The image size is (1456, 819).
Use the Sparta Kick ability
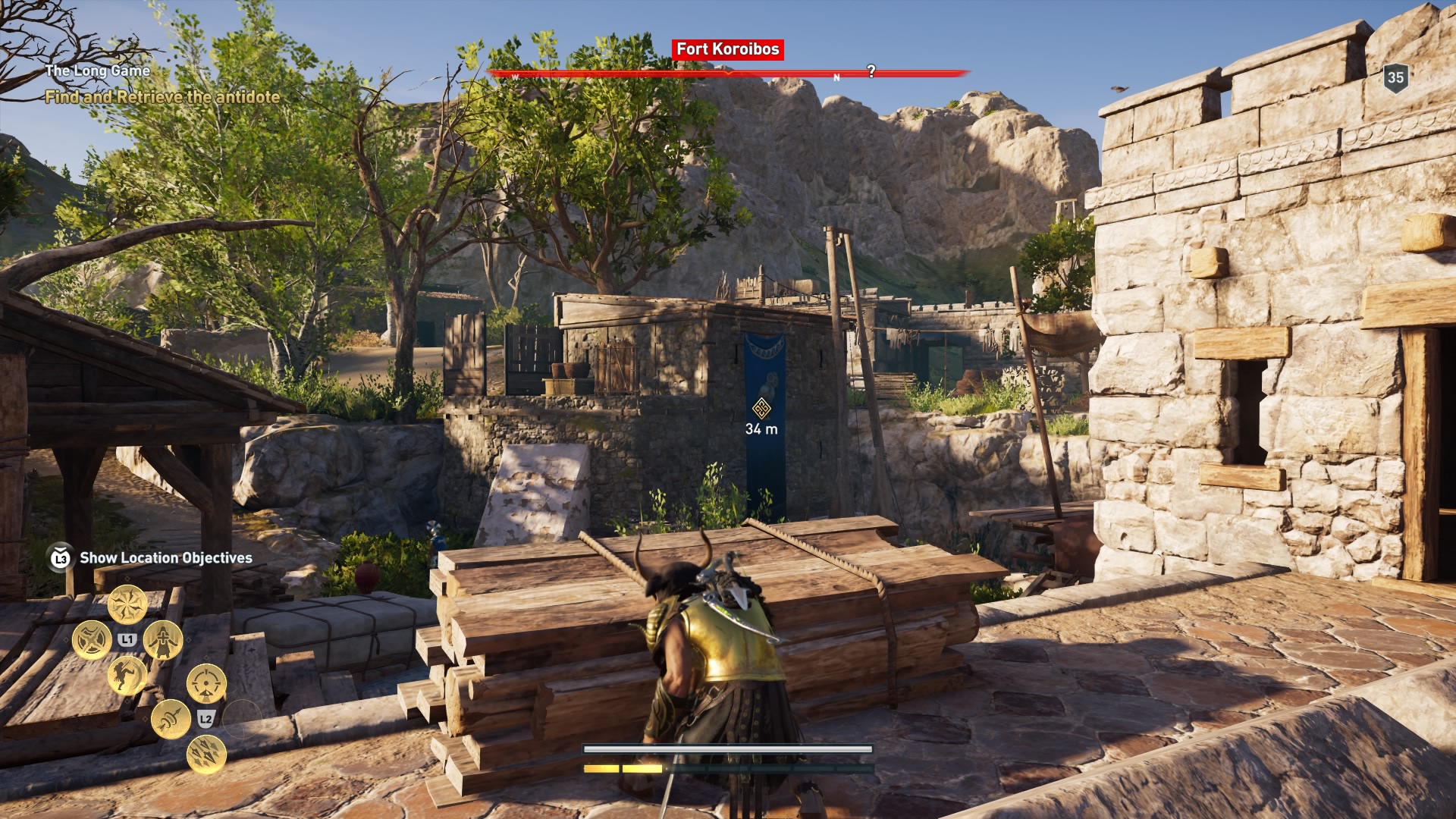[x=127, y=675]
